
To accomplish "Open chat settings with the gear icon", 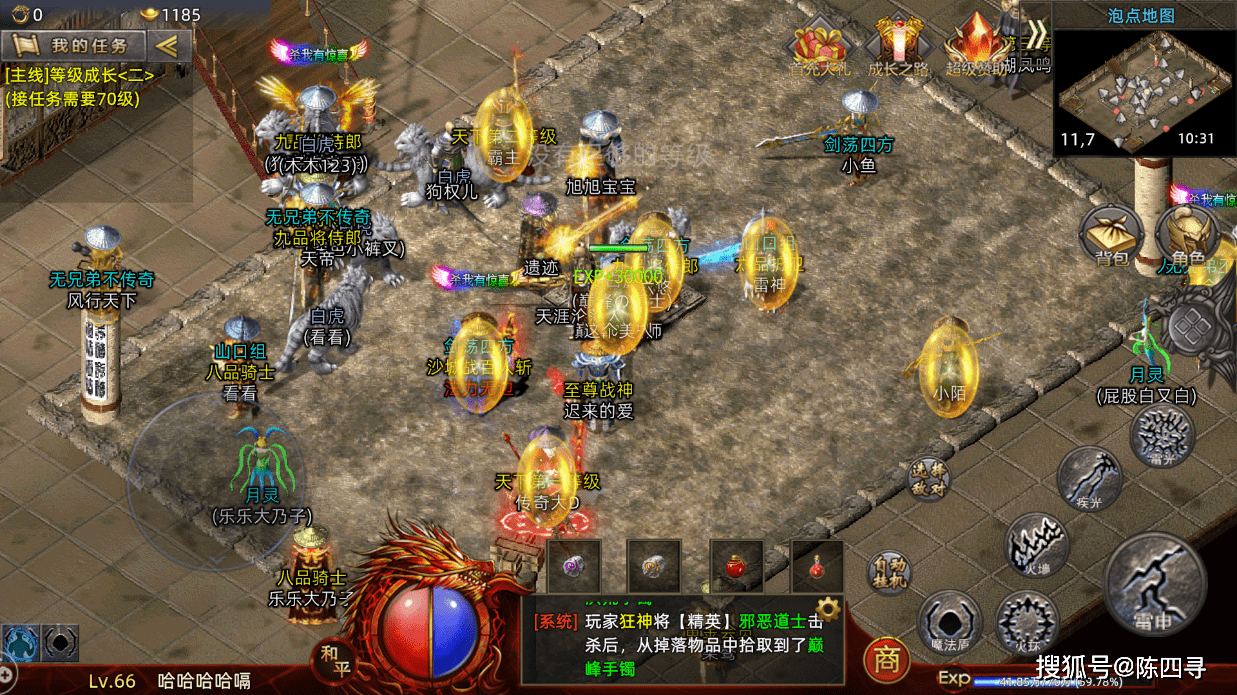I will 827,609.
